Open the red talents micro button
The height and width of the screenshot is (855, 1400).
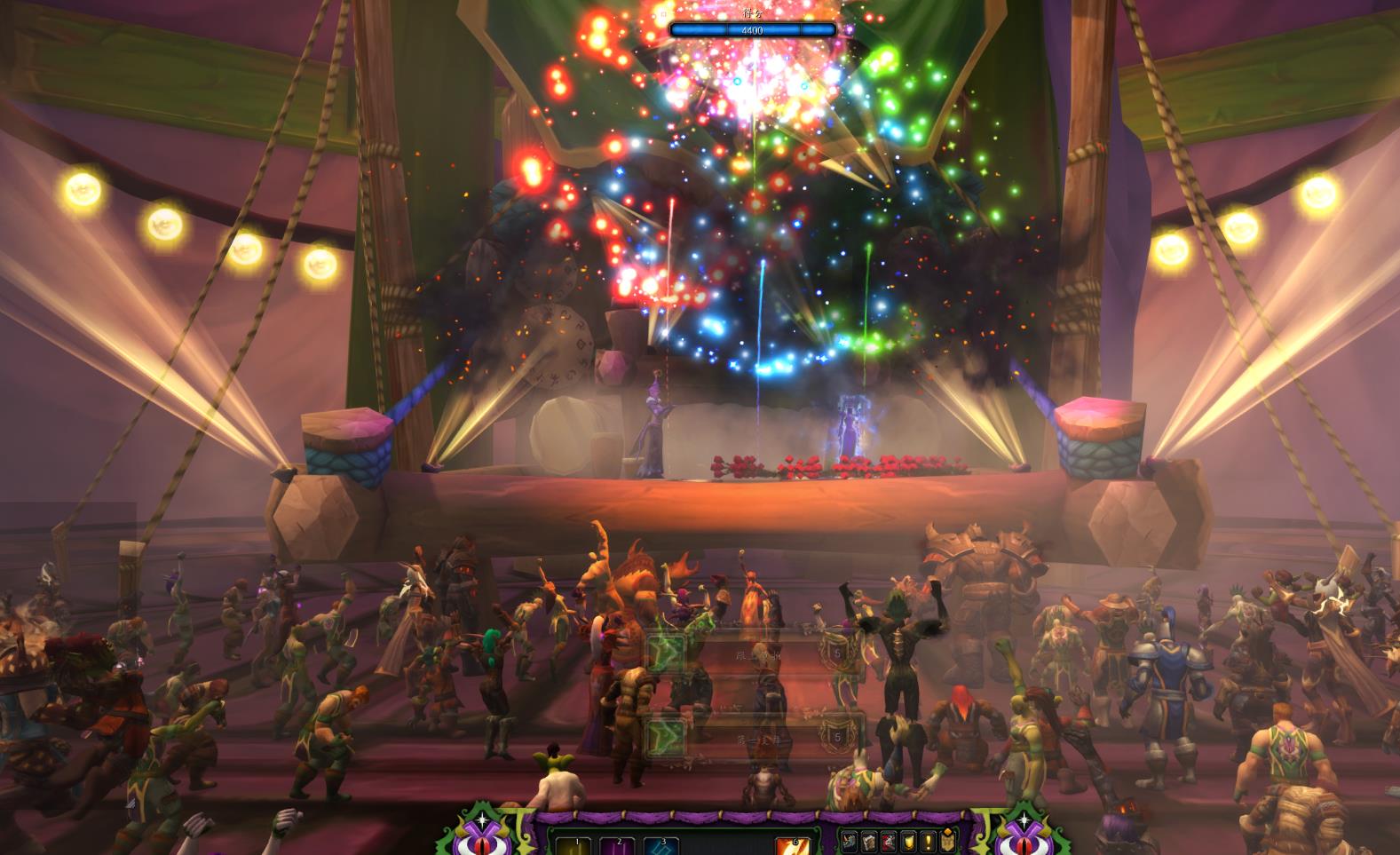click(889, 841)
